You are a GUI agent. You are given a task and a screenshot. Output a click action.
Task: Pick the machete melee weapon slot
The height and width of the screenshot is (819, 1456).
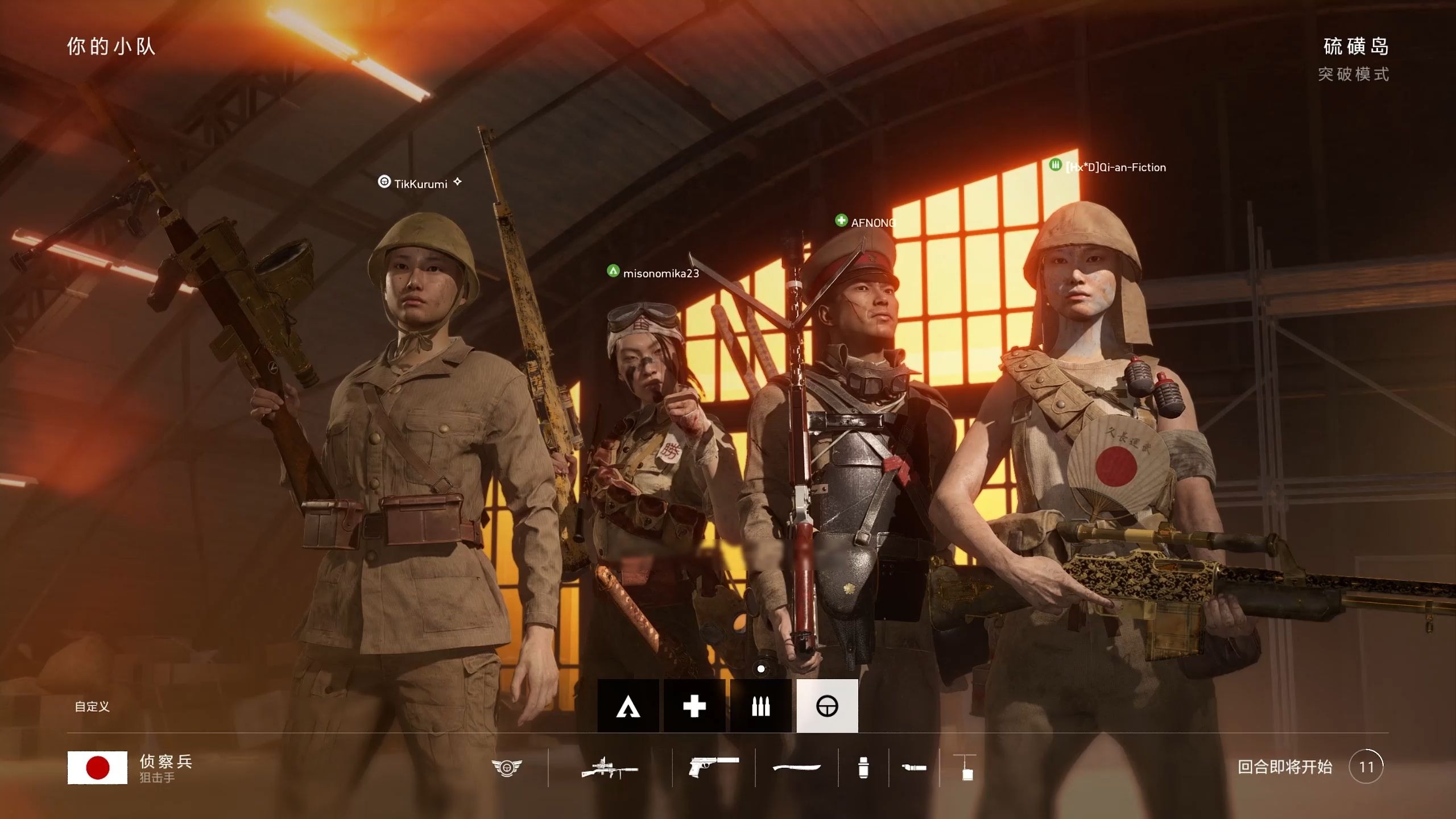(x=796, y=768)
